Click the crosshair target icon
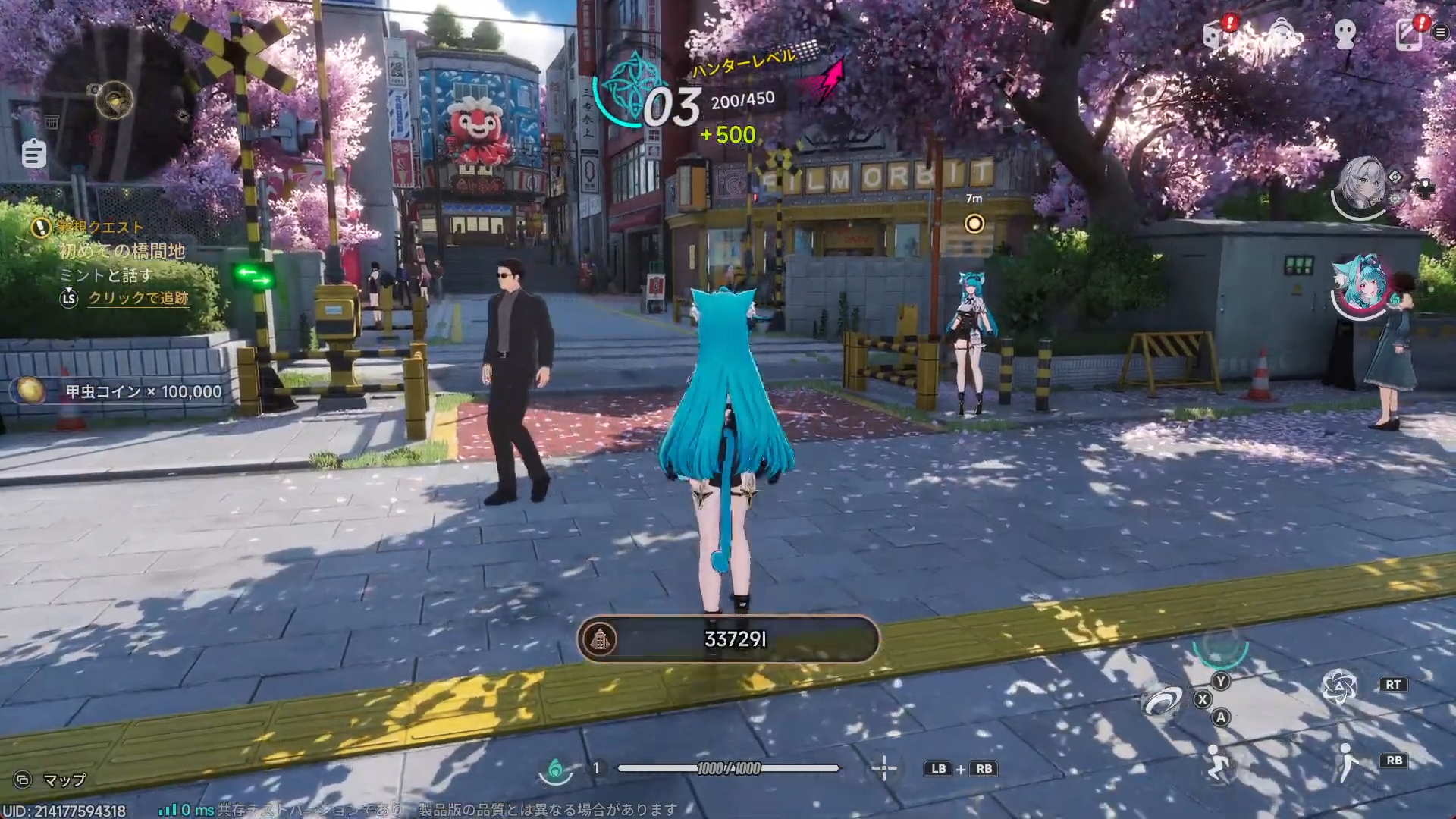 (883, 769)
